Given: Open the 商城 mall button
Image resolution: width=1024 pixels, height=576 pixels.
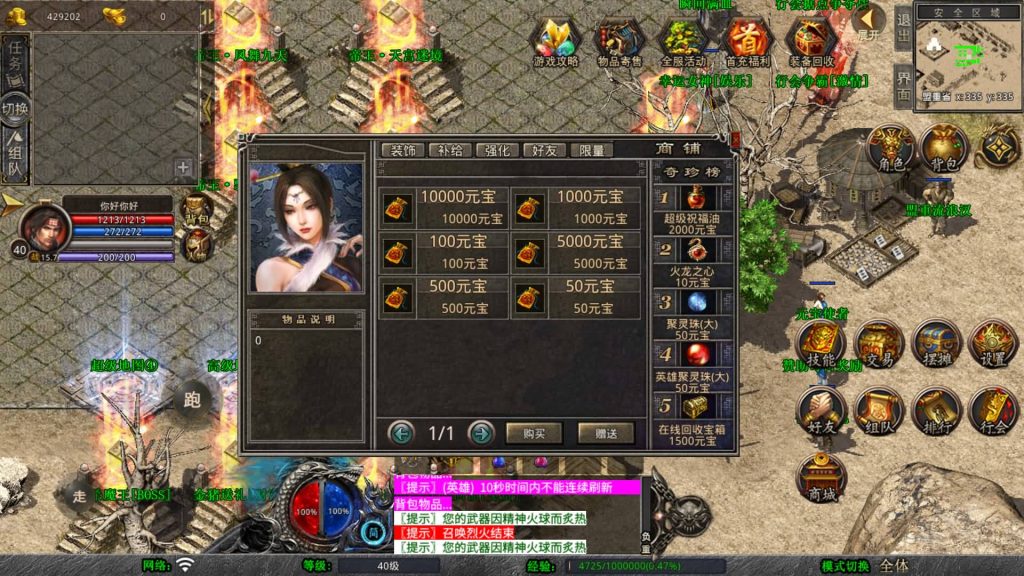Looking at the screenshot, I should [x=821, y=480].
